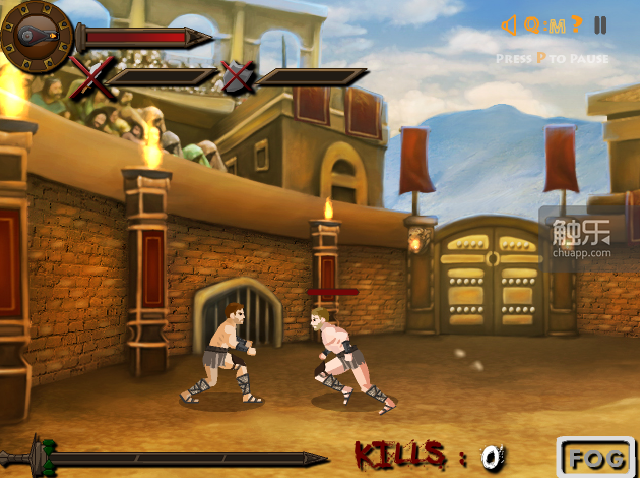
Task: Toggle the speaker sound icon
Action: click(508, 25)
